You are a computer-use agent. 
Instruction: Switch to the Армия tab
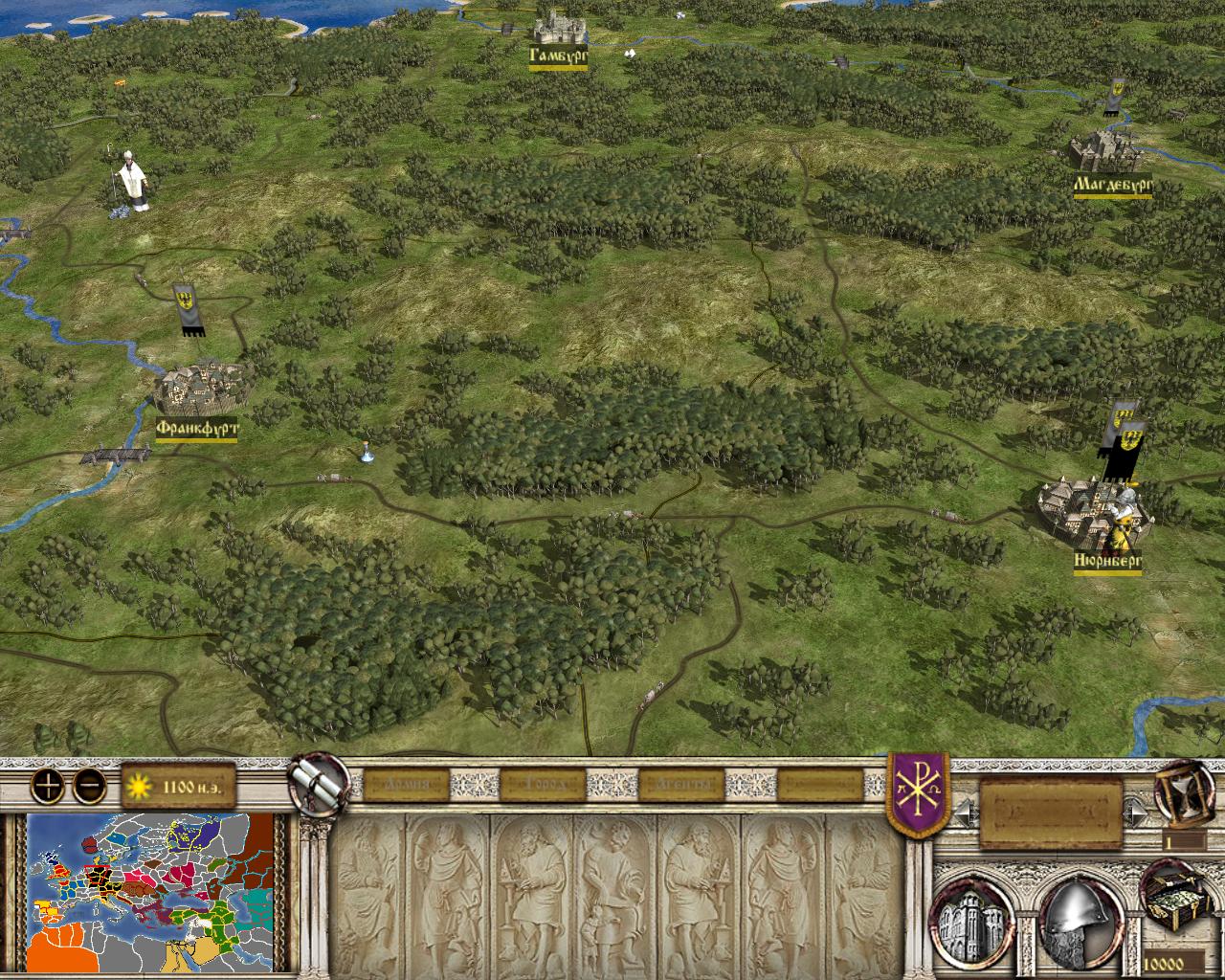(400, 786)
